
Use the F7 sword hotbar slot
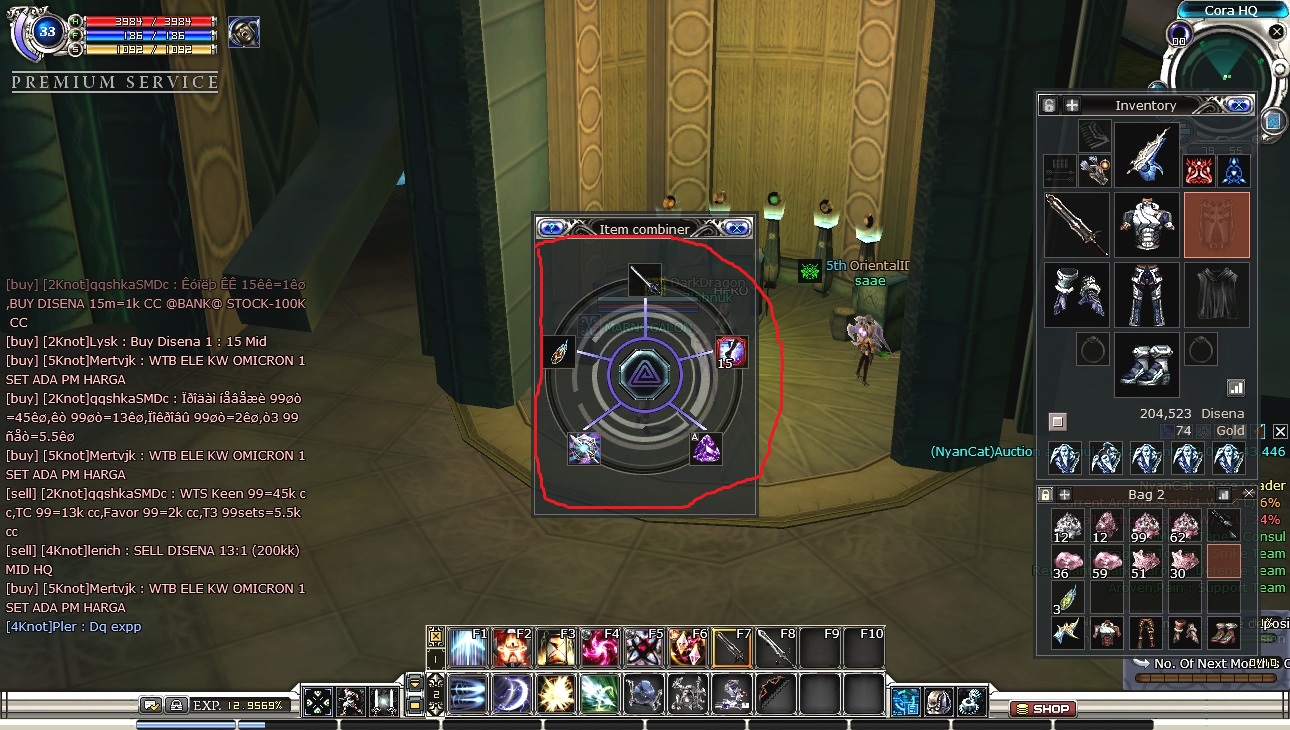pyautogui.click(x=730, y=648)
